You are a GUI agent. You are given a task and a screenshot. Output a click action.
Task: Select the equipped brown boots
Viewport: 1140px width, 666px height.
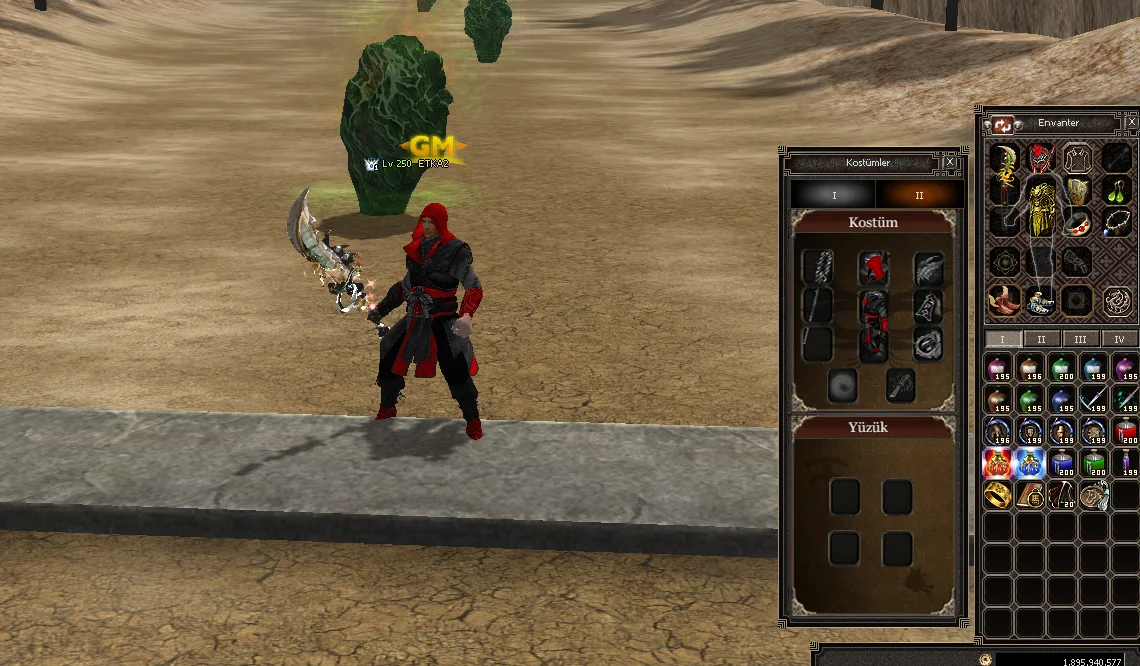pos(1004,298)
